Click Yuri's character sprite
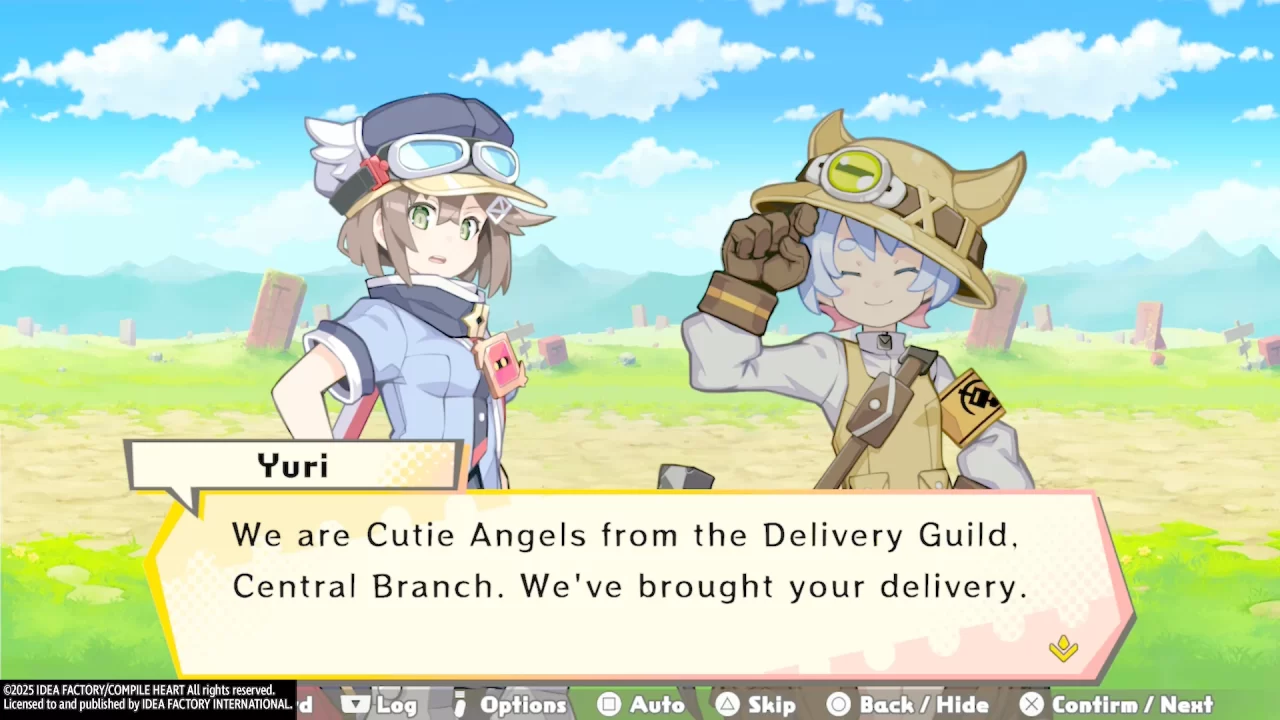This screenshot has width=1280, height=720. 420,300
